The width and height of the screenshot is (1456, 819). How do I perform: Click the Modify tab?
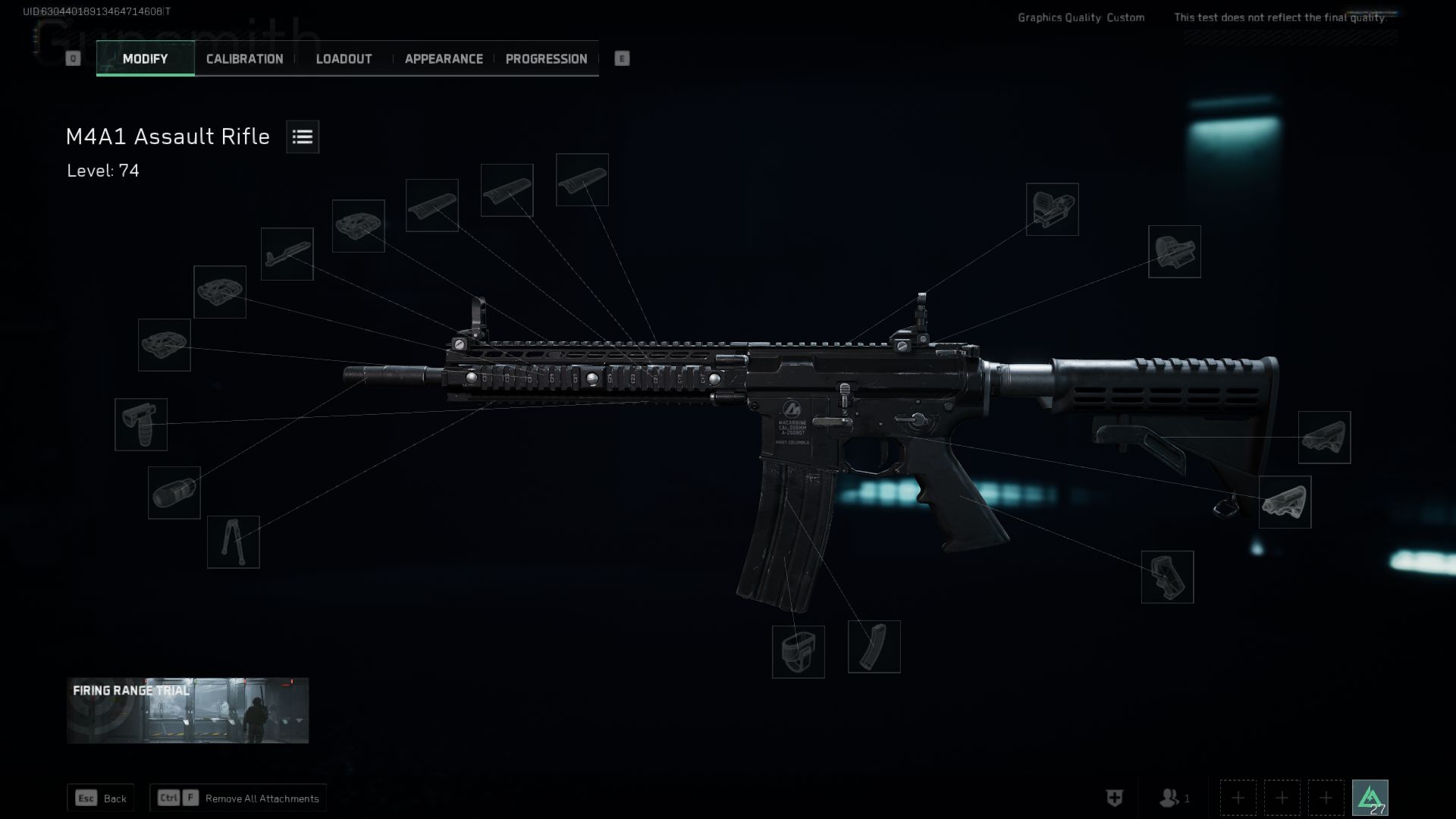pyautogui.click(x=145, y=59)
